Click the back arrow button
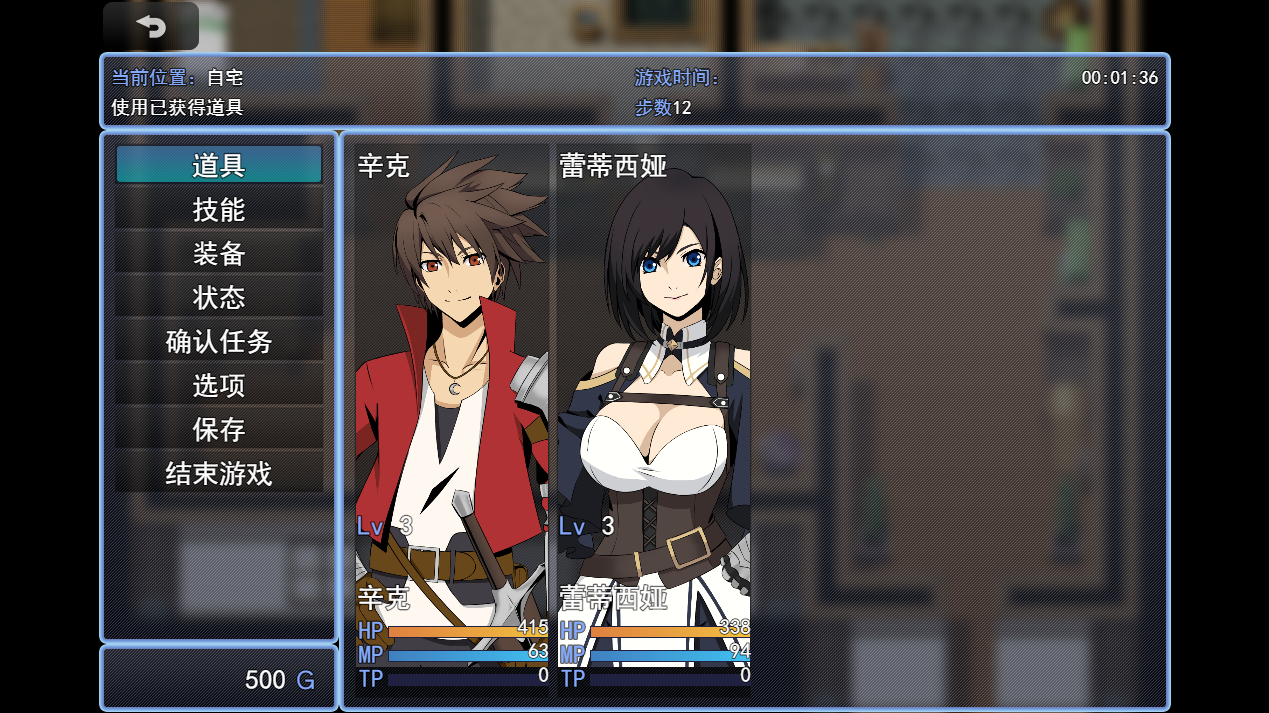The image size is (1269, 713). pos(151,26)
